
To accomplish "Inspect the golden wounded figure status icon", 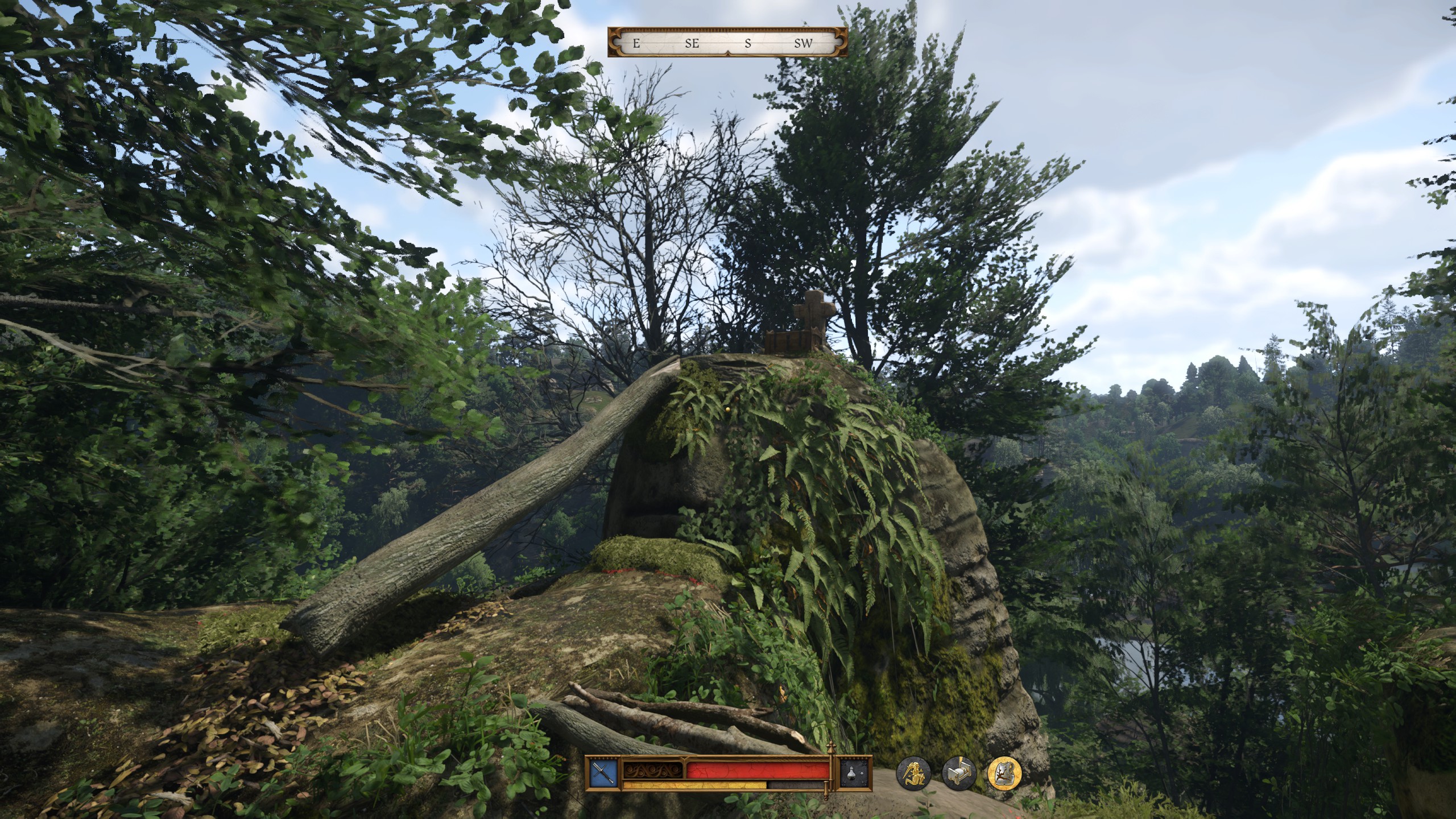I will click(x=913, y=774).
